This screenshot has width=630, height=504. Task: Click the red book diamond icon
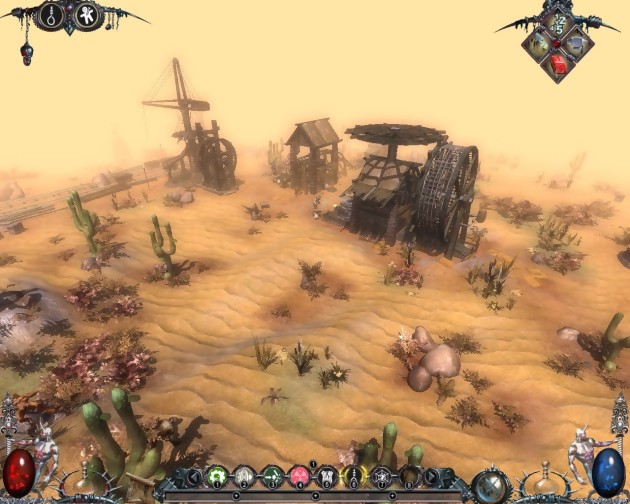coord(560,63)
